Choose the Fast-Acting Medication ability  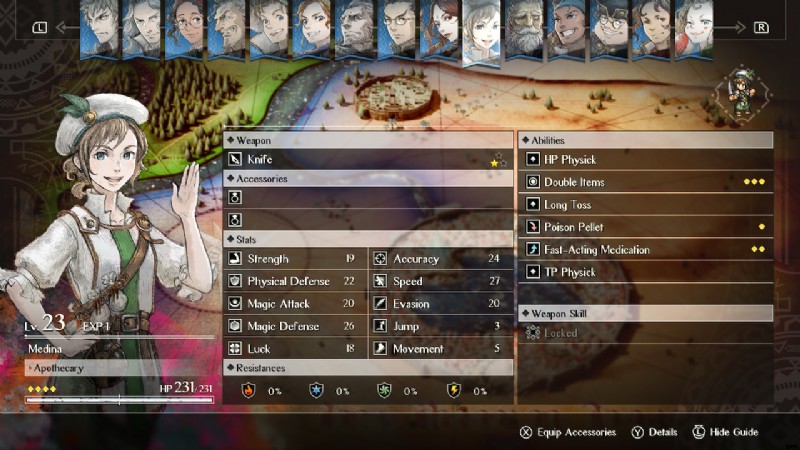tap(645, 250)
